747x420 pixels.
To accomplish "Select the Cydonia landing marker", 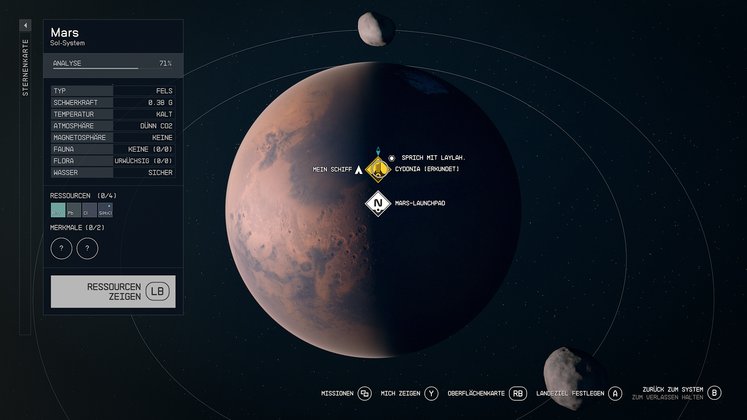I will (378, 169).
